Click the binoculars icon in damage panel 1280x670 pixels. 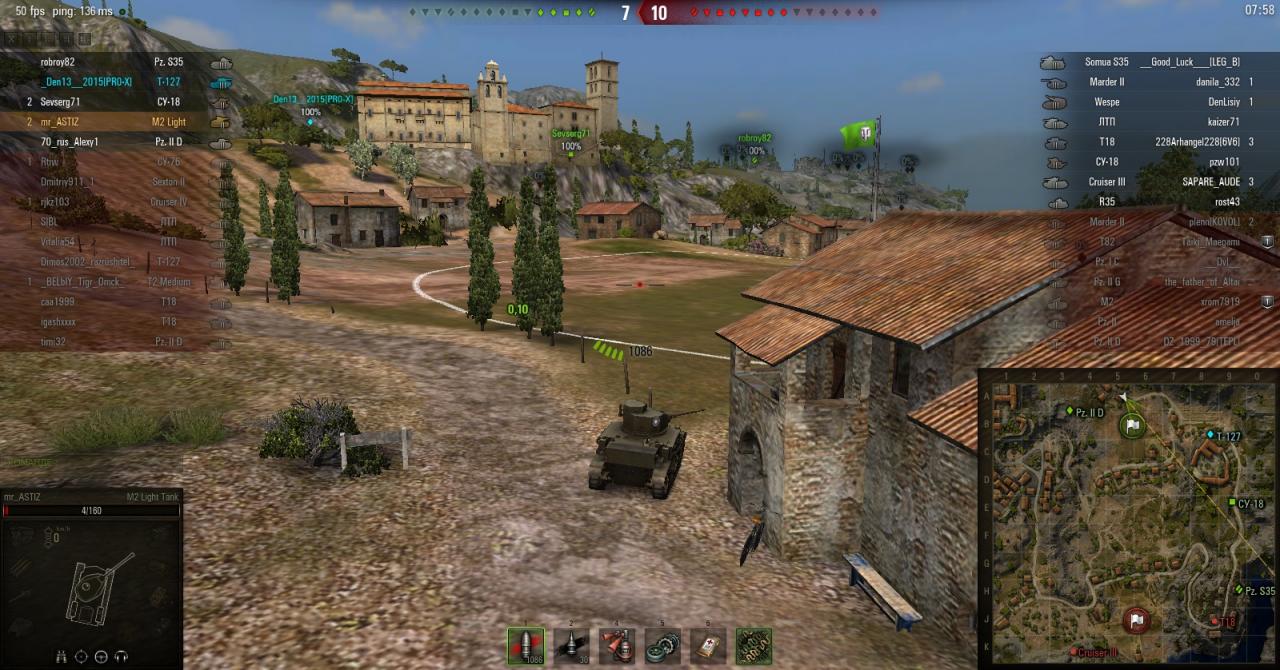(62, 657)
